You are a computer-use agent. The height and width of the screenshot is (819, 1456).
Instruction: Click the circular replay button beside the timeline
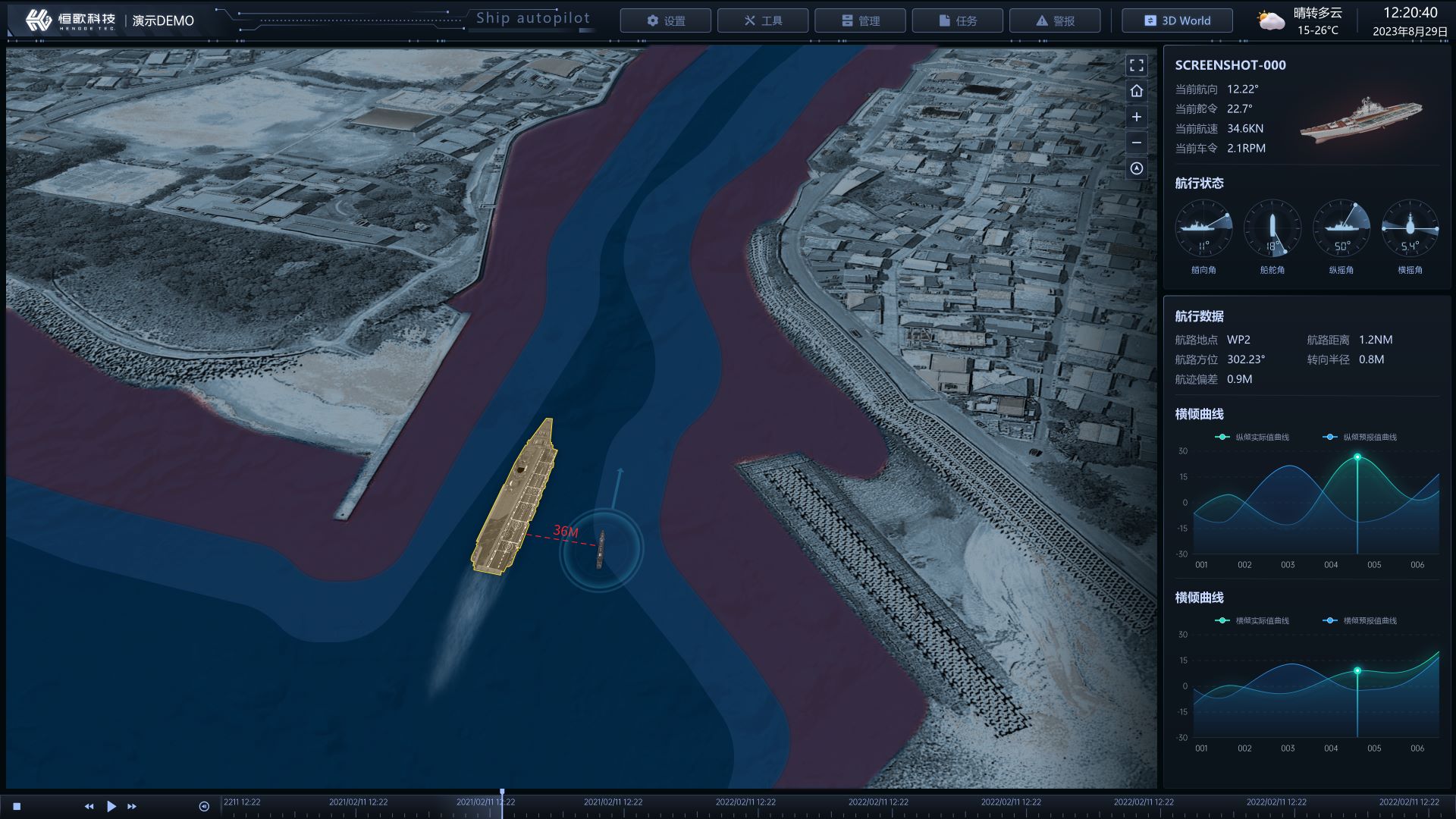click(203, 806)
